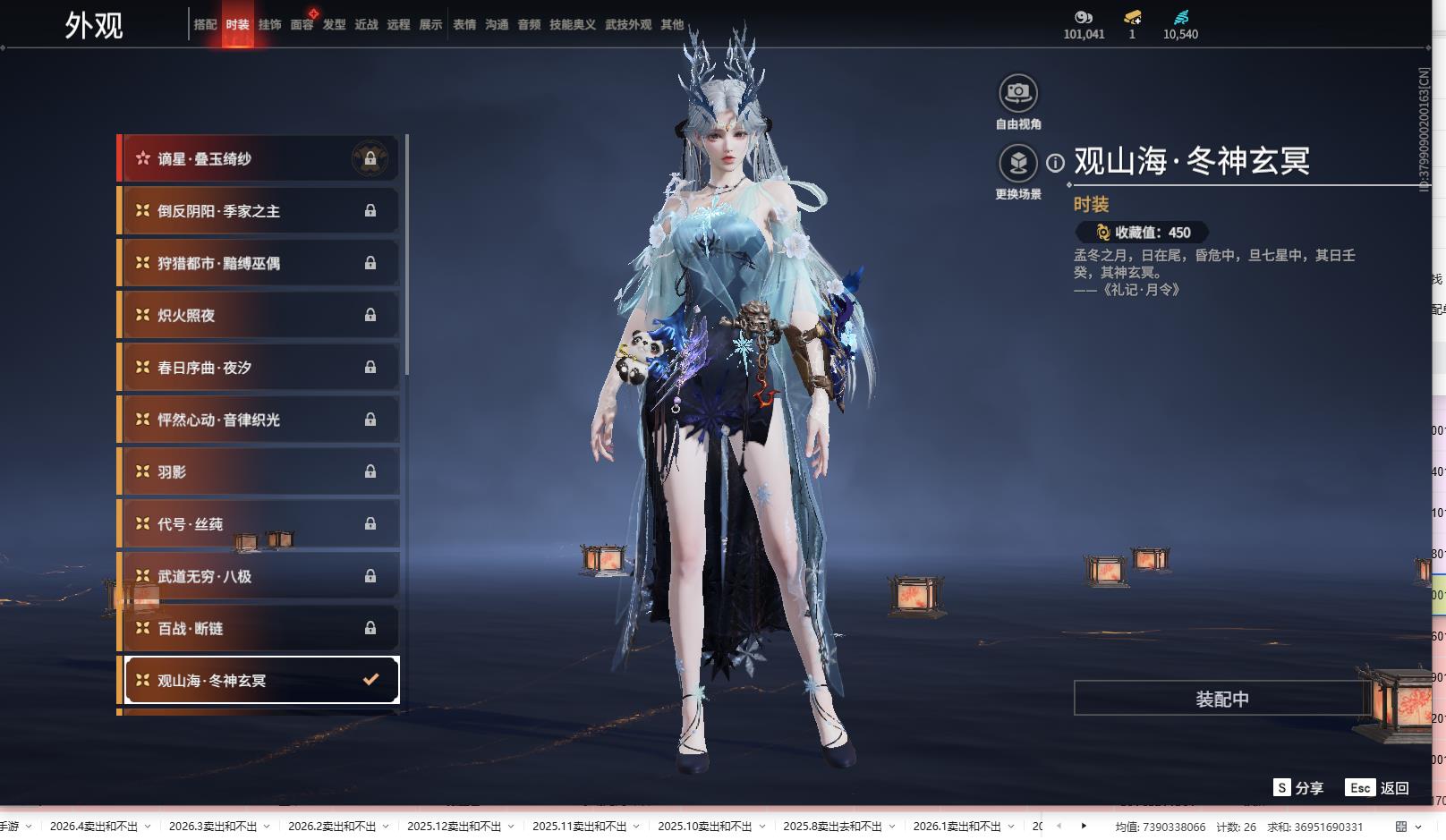Select the 近战 melee tab

click(366, 25)
